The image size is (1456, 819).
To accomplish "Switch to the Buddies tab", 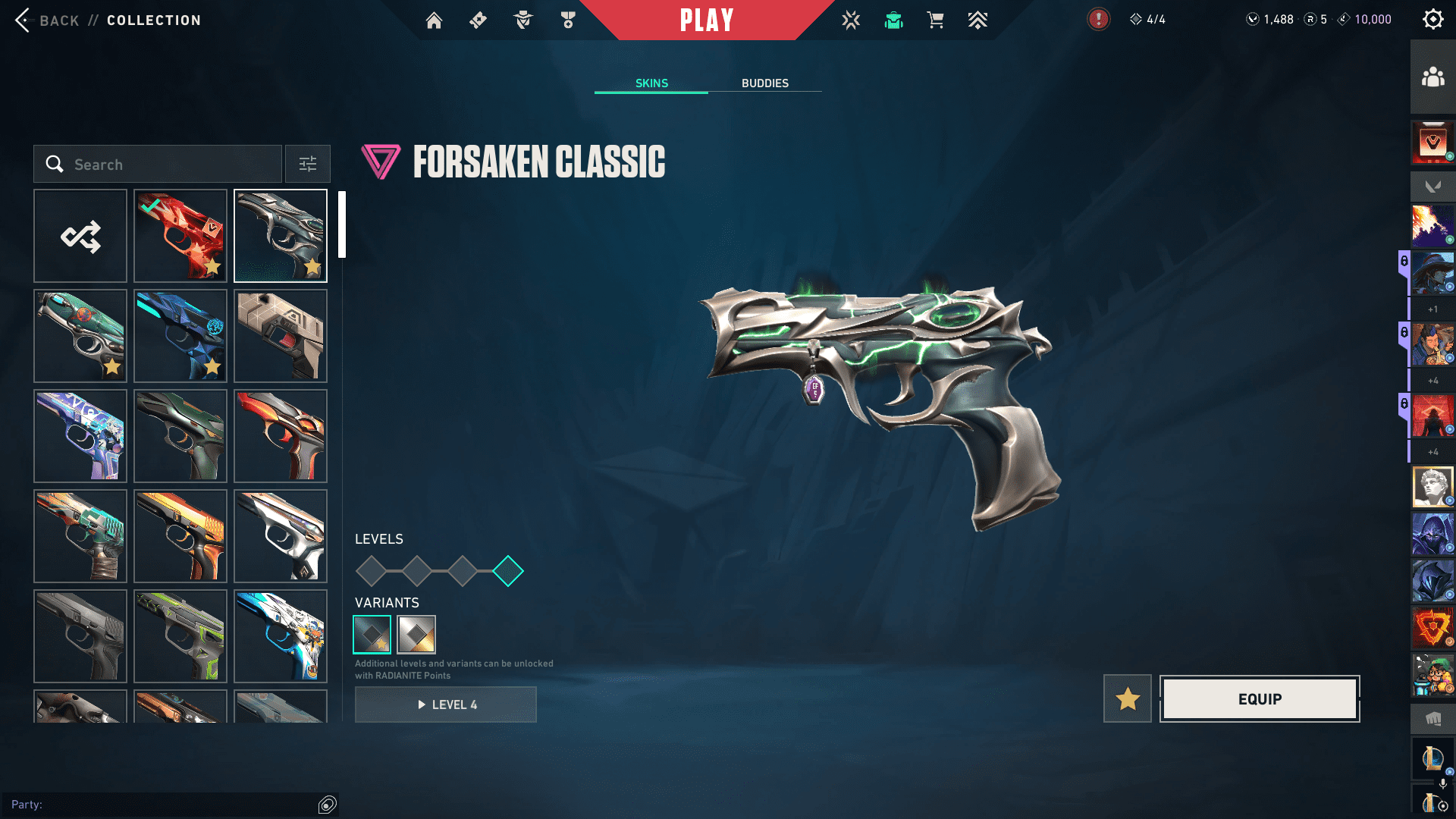I will (x=764, y=83).
